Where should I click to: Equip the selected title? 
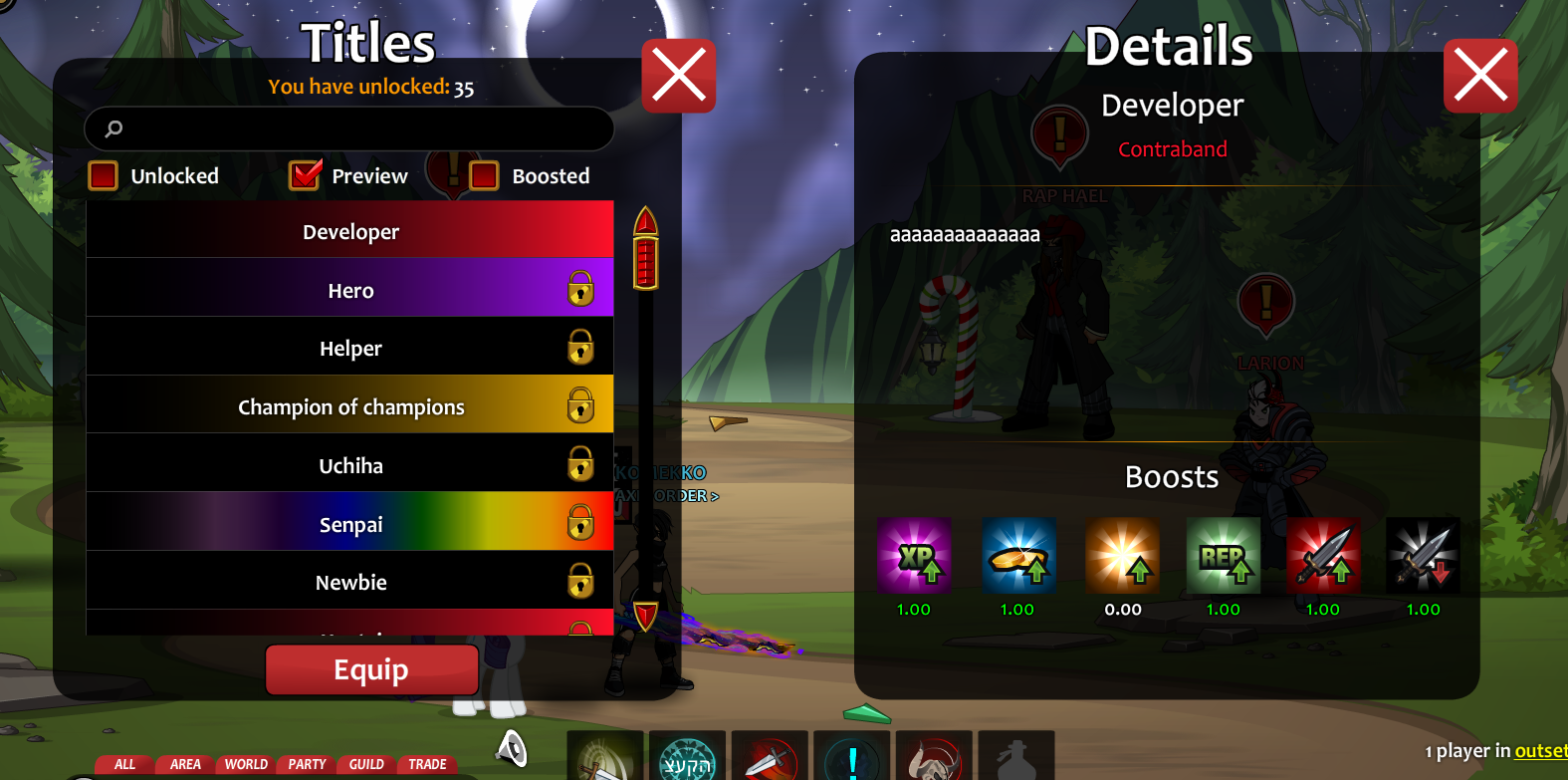tap(371, 669)
